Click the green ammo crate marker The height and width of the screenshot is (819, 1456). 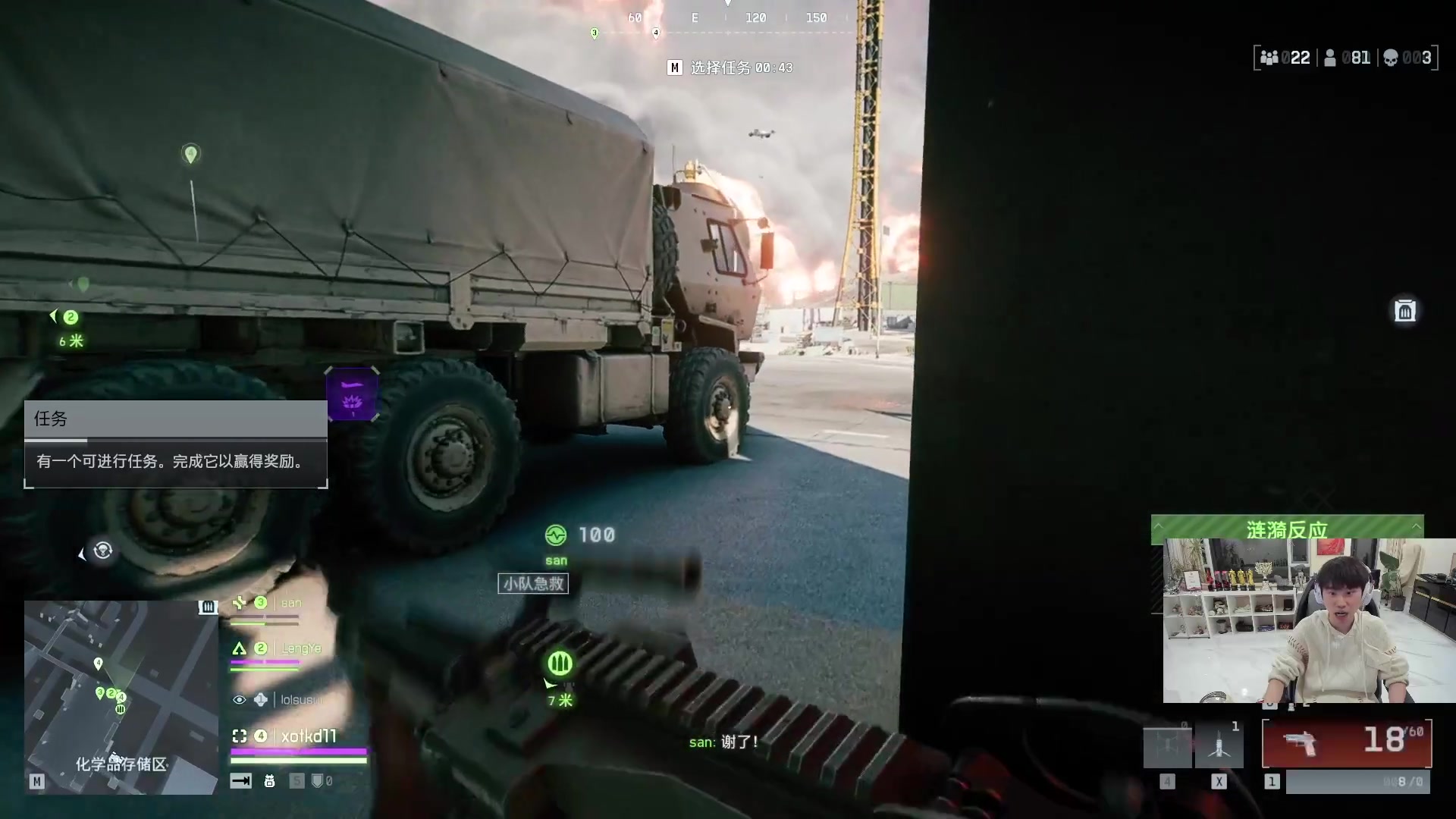point(560,664)
